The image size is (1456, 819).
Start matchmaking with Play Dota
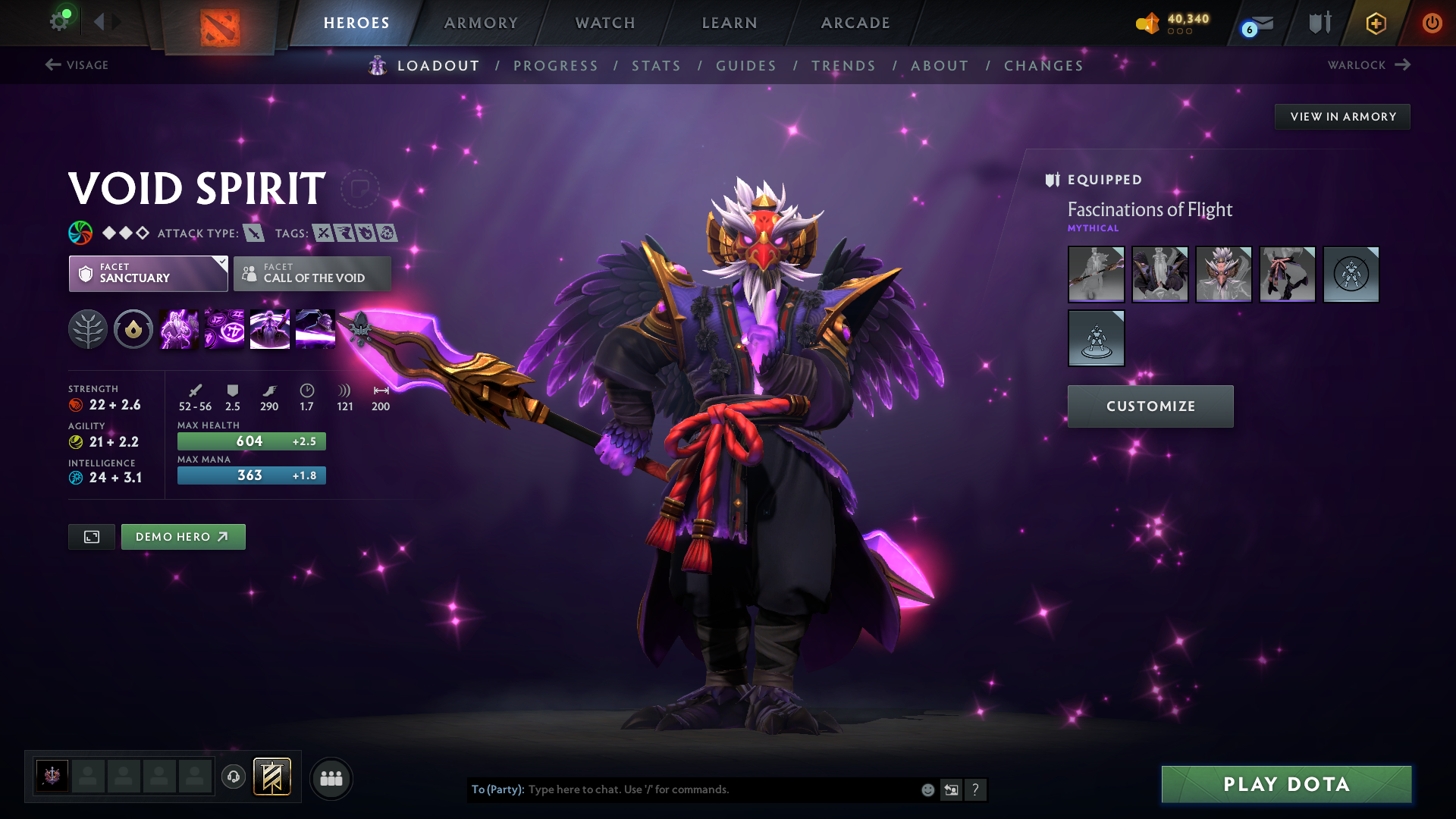(x=1286, y=784)
